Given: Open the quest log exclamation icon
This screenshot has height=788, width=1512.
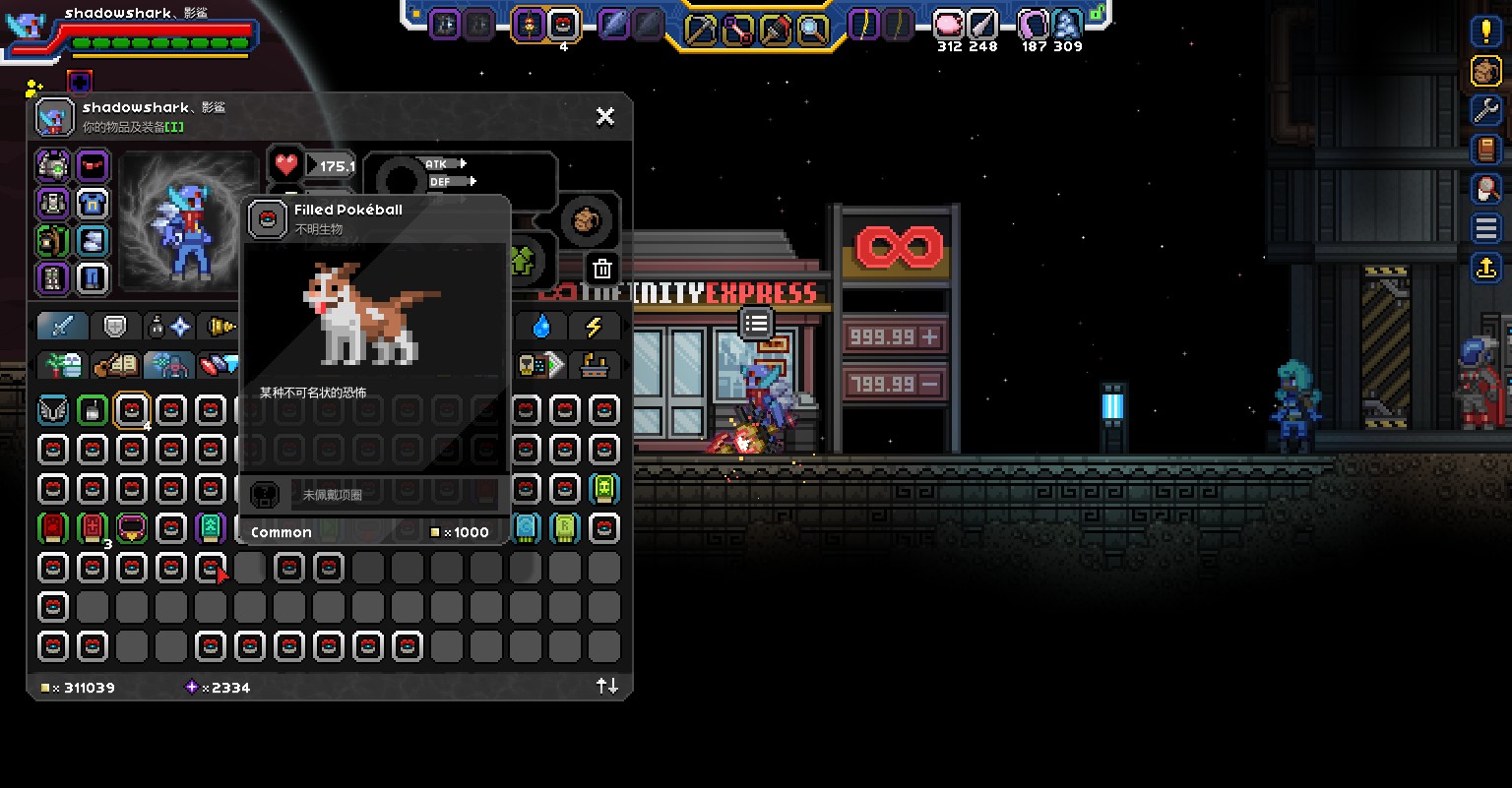Looking at the screenshot, I should [x=1485, y=31].
